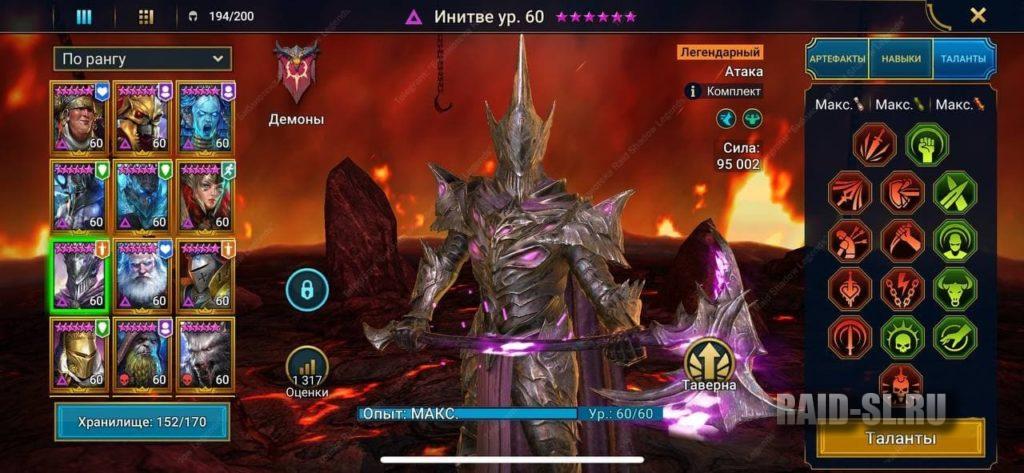Toggle the champion lock icon
The image size is (1024, 473).
pos(307,290)
